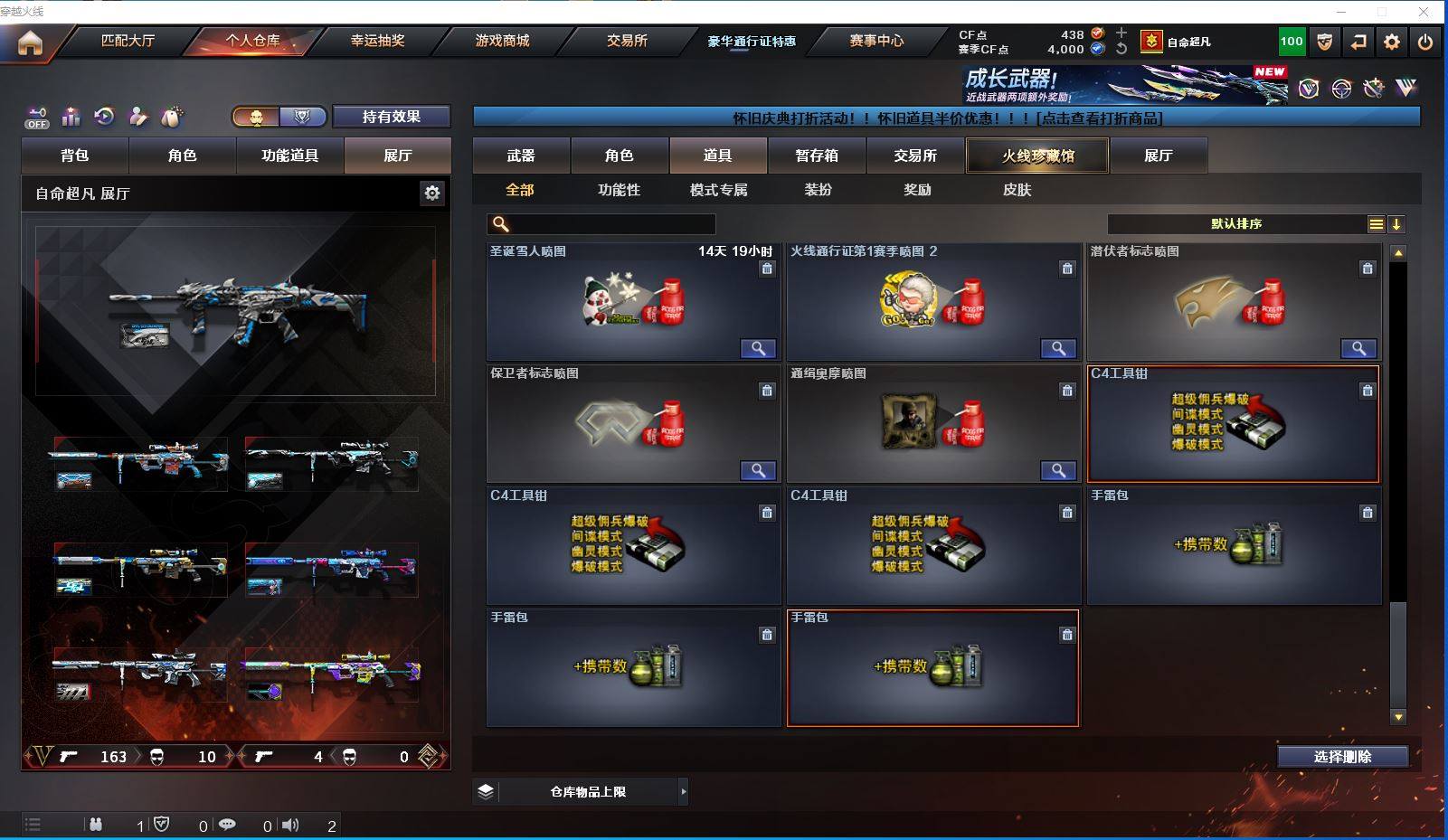Click the 怀旧庆典 discount announcement banner

click(x=946, y=118)
